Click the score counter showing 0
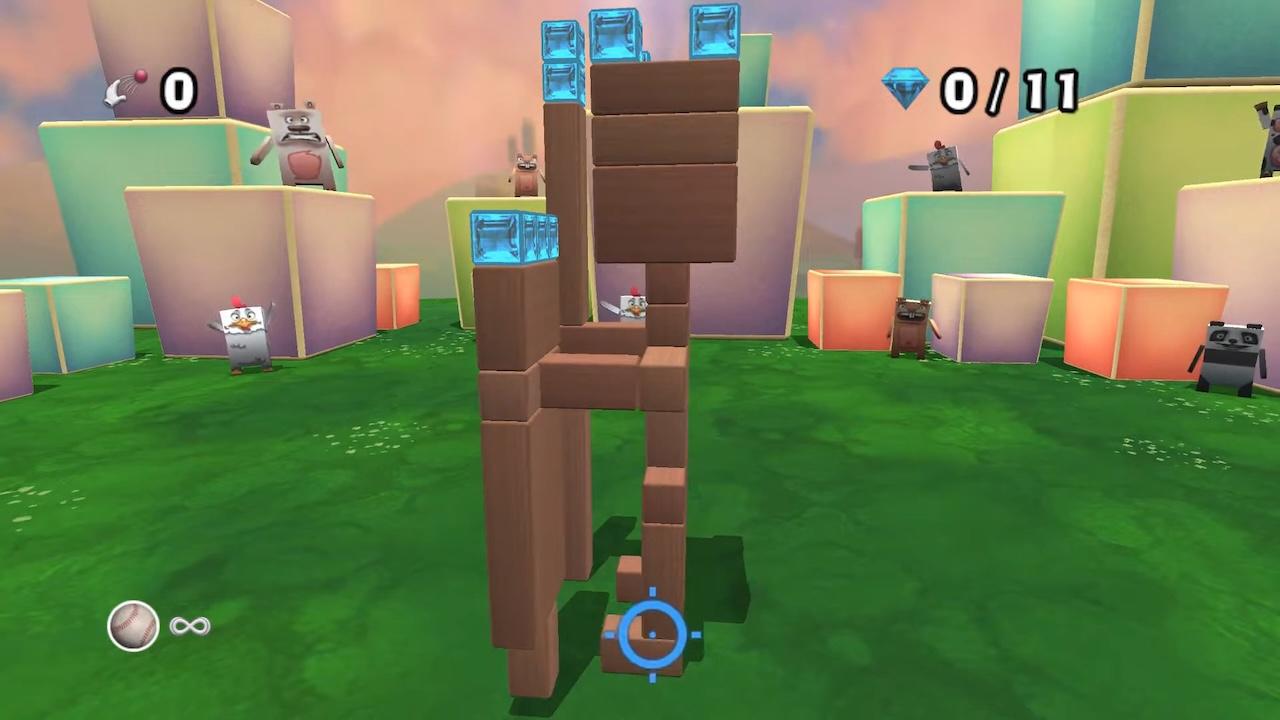This screenshot has height=720, width=1280. click(178, 90)
